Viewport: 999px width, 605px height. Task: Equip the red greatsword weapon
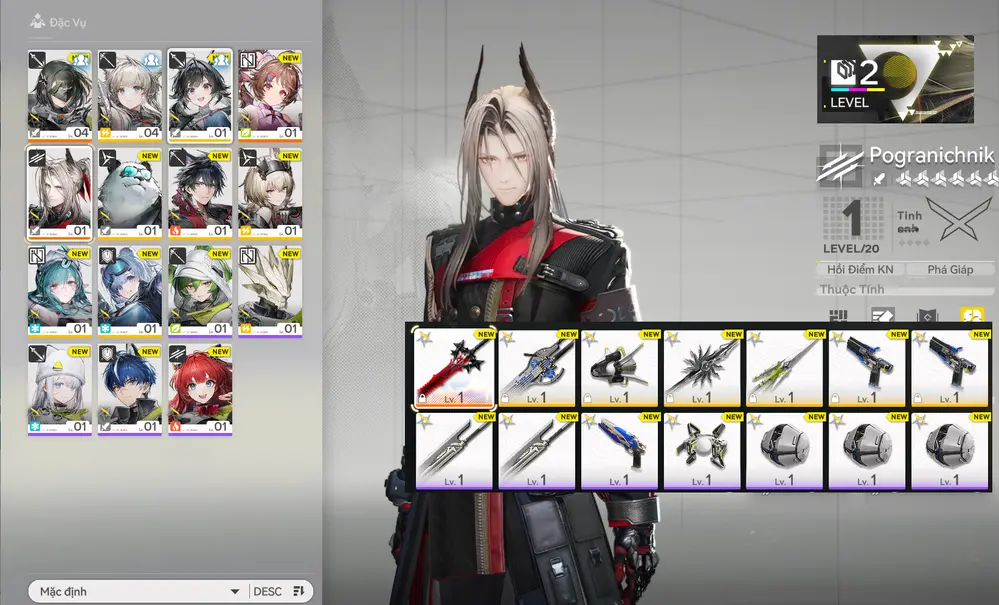coord(456,367)
